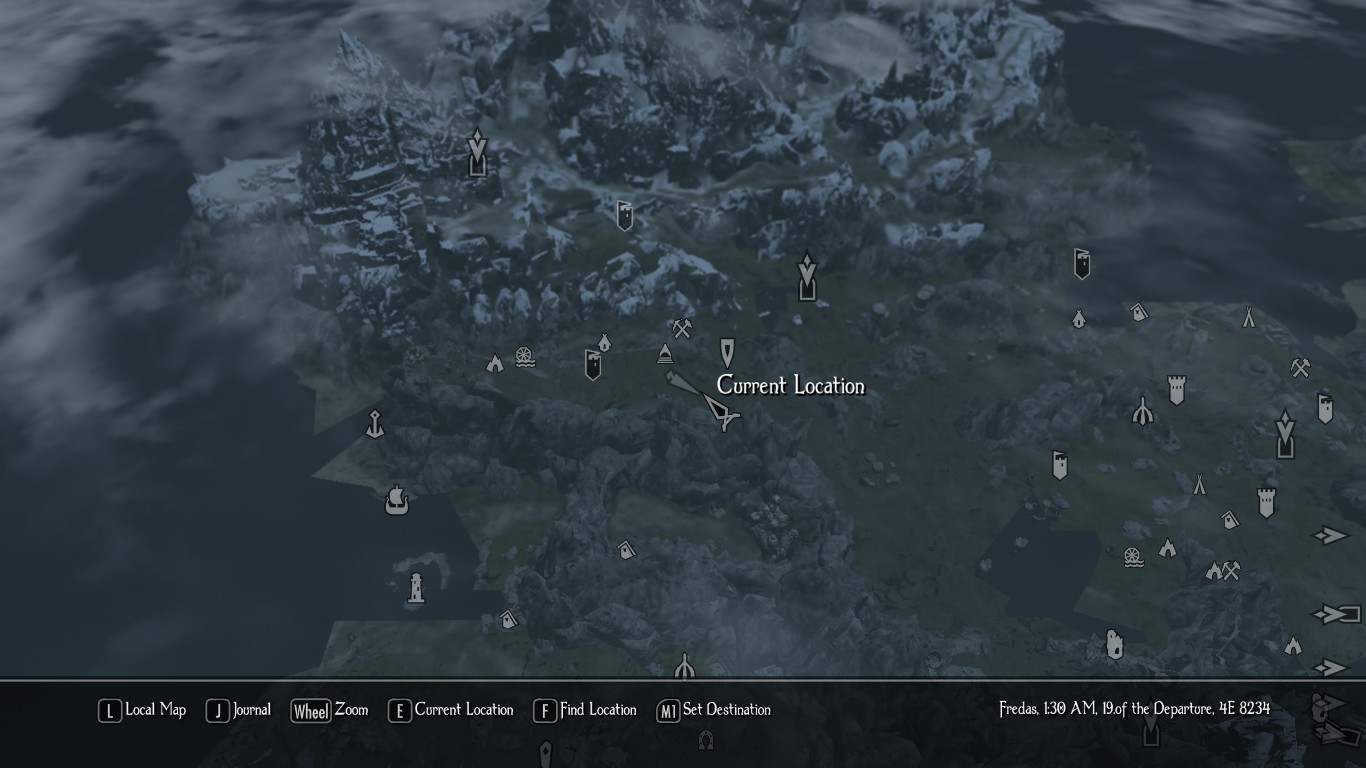The image size is (1366, 768).
Task: Select the ruined tower marker above the bottom bar
Action: [1114, 645]
